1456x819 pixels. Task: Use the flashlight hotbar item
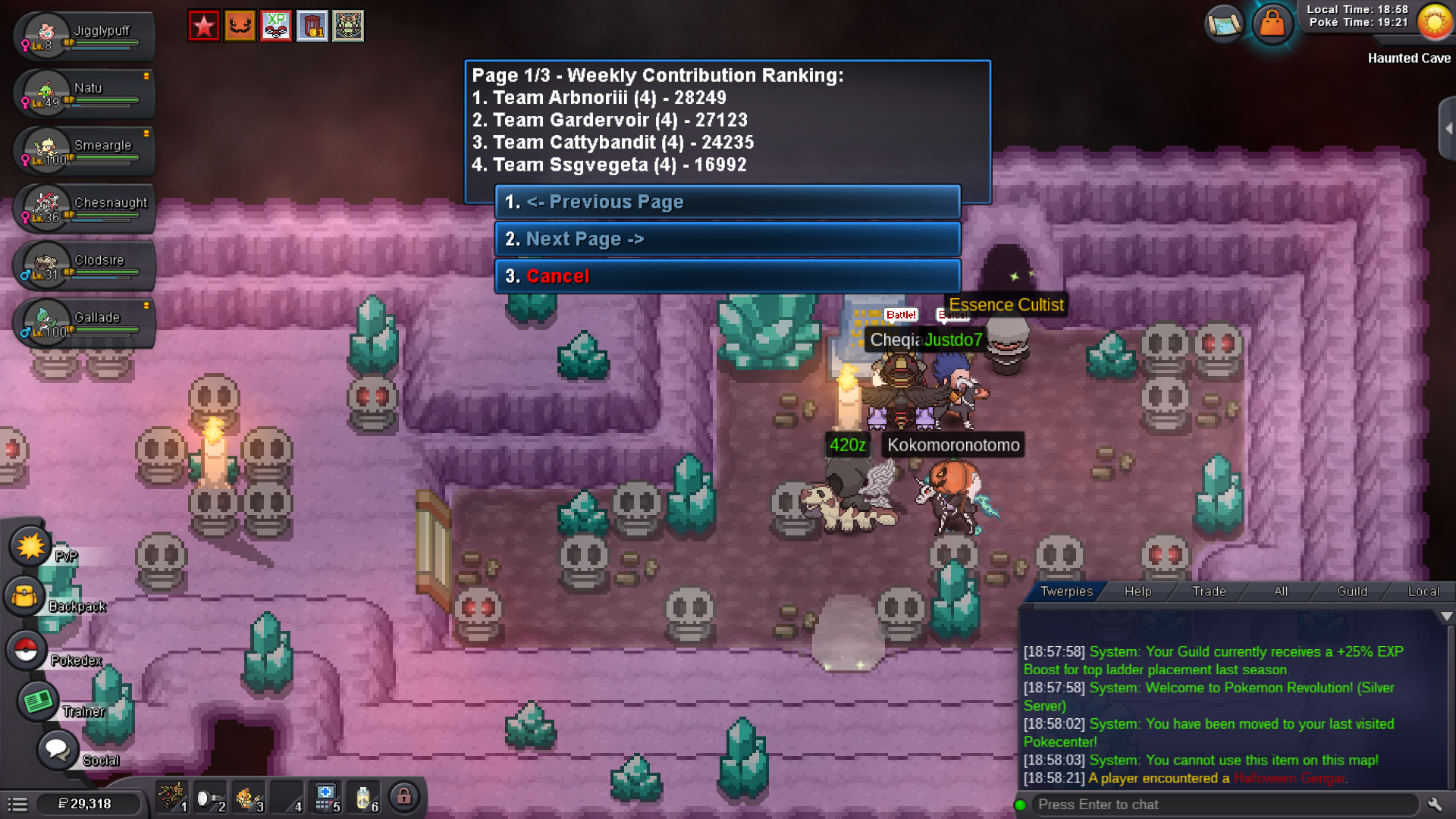click(209, 799)
